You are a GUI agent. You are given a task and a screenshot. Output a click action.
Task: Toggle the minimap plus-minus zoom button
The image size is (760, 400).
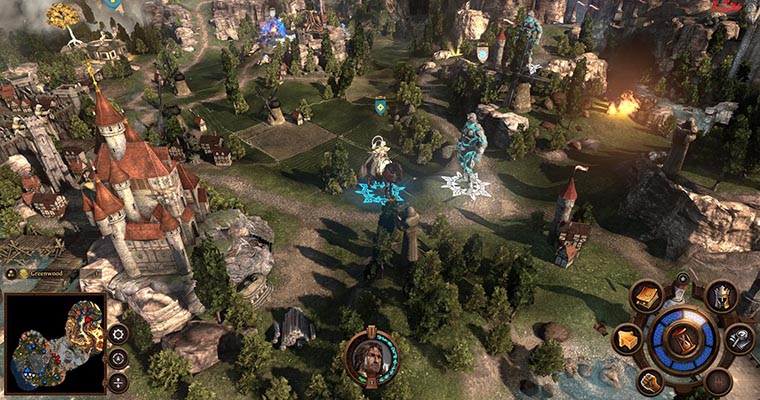pos(118,381)
